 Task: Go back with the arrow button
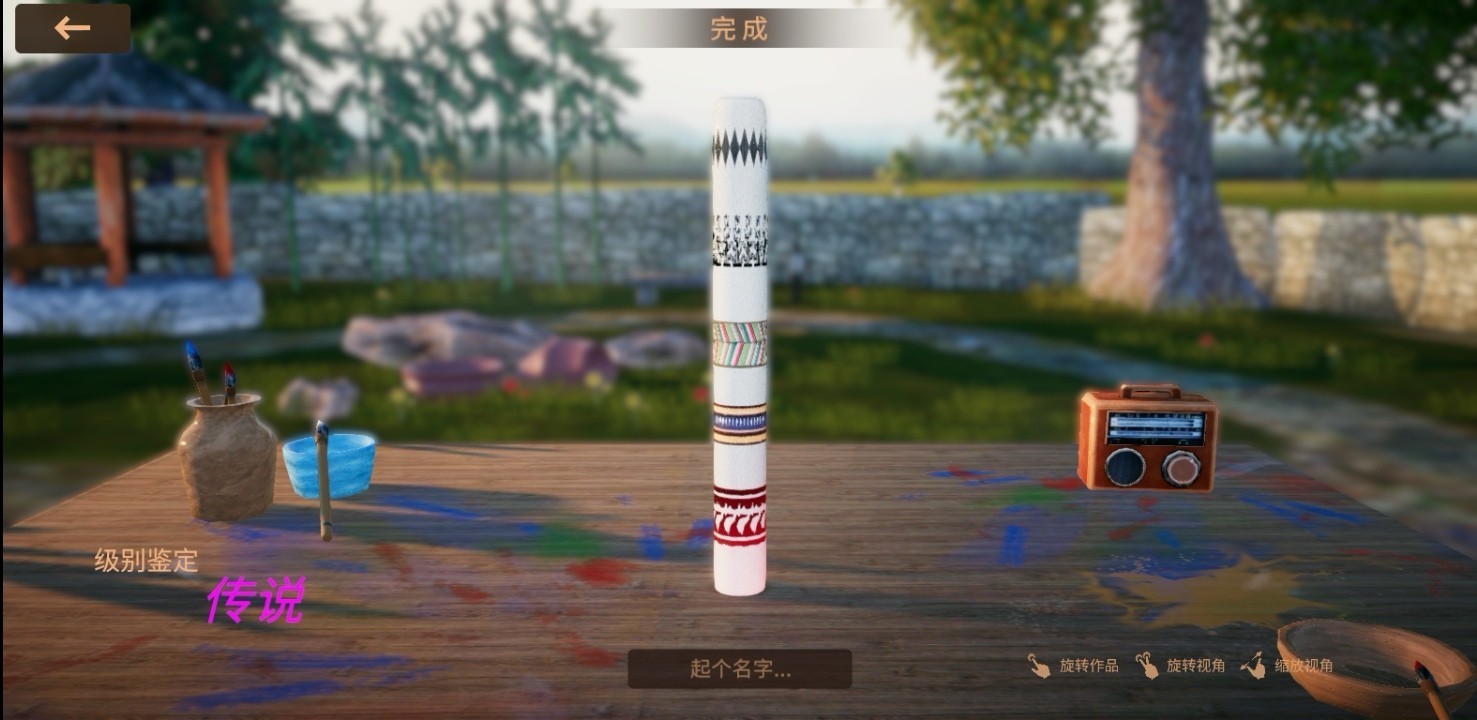coord(72,28)
